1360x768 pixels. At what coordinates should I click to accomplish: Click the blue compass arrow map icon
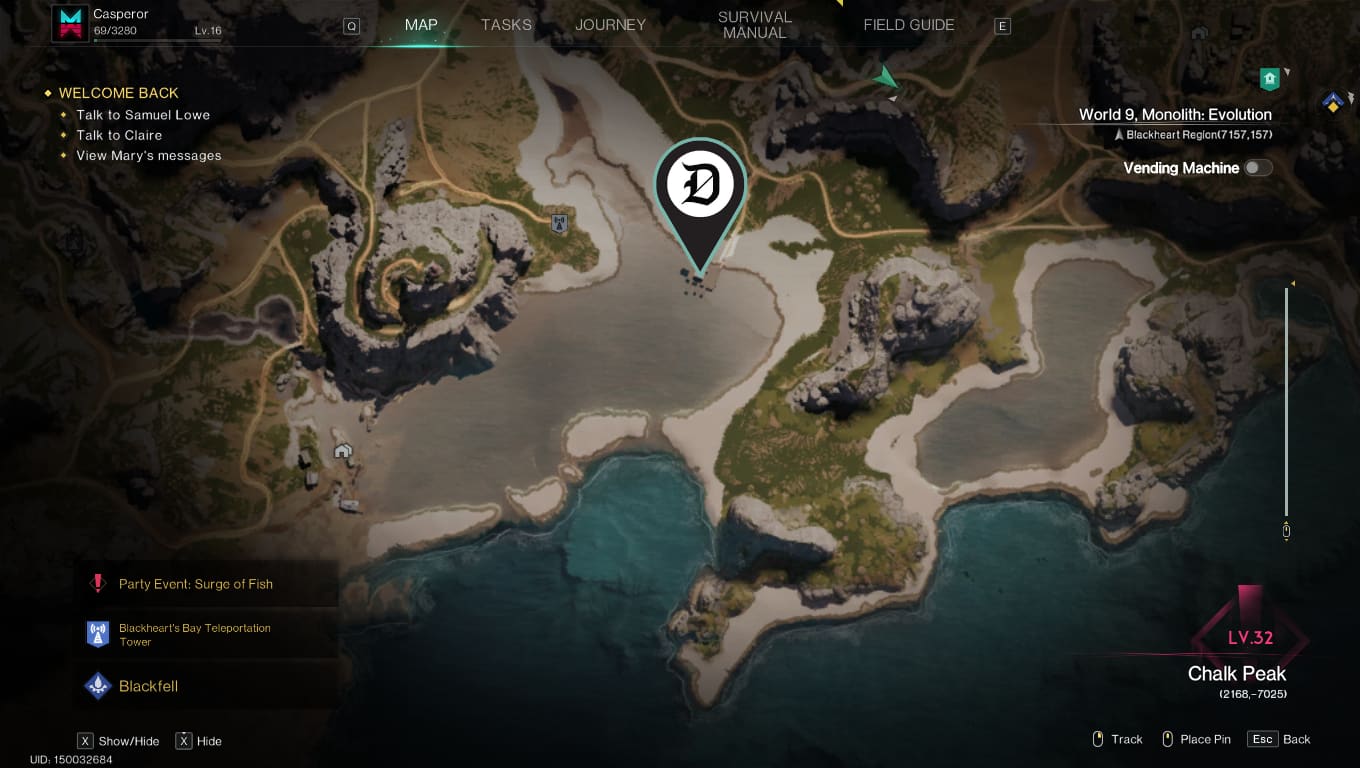1334,103
